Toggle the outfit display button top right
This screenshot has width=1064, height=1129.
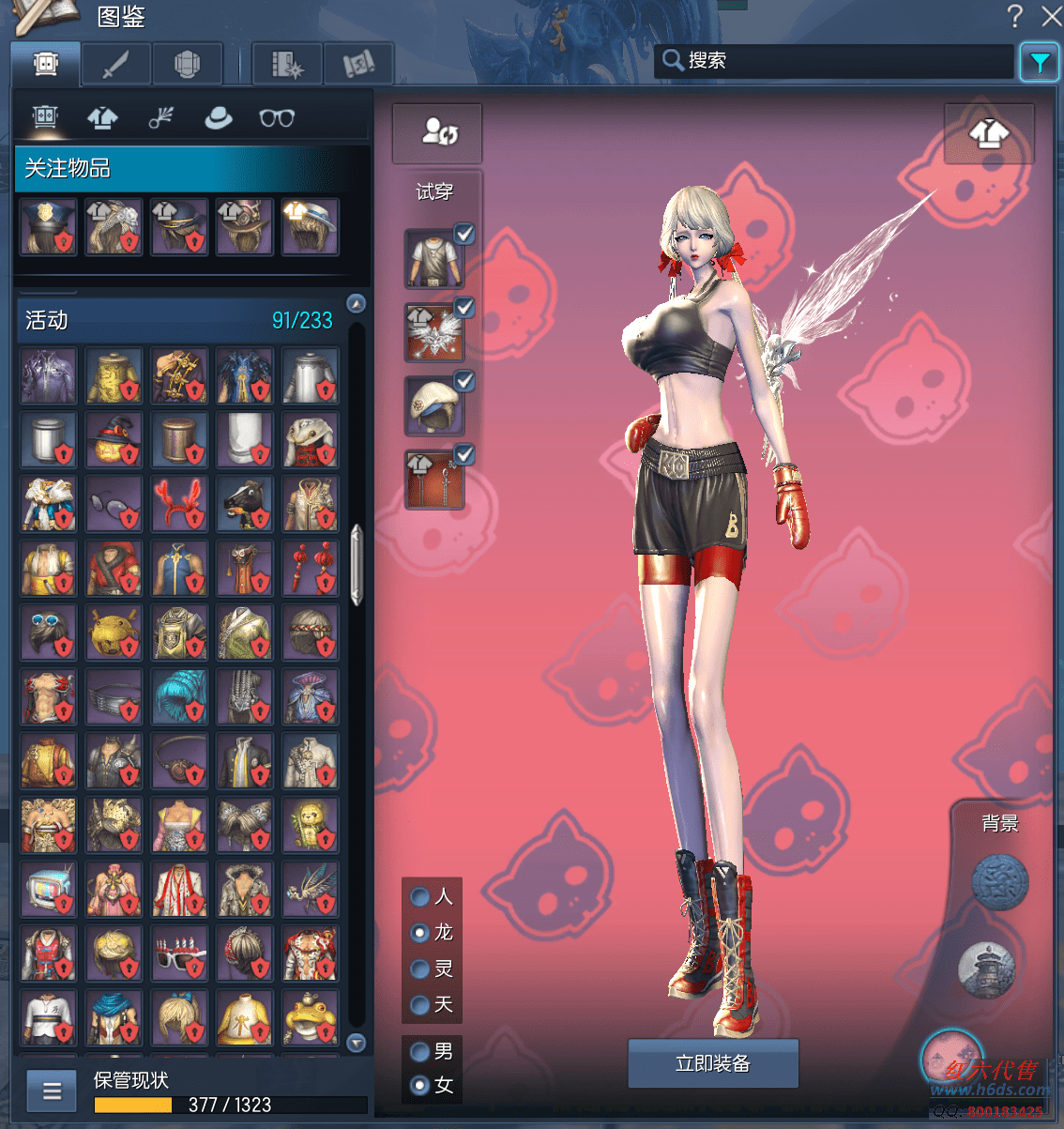[989, 135]
